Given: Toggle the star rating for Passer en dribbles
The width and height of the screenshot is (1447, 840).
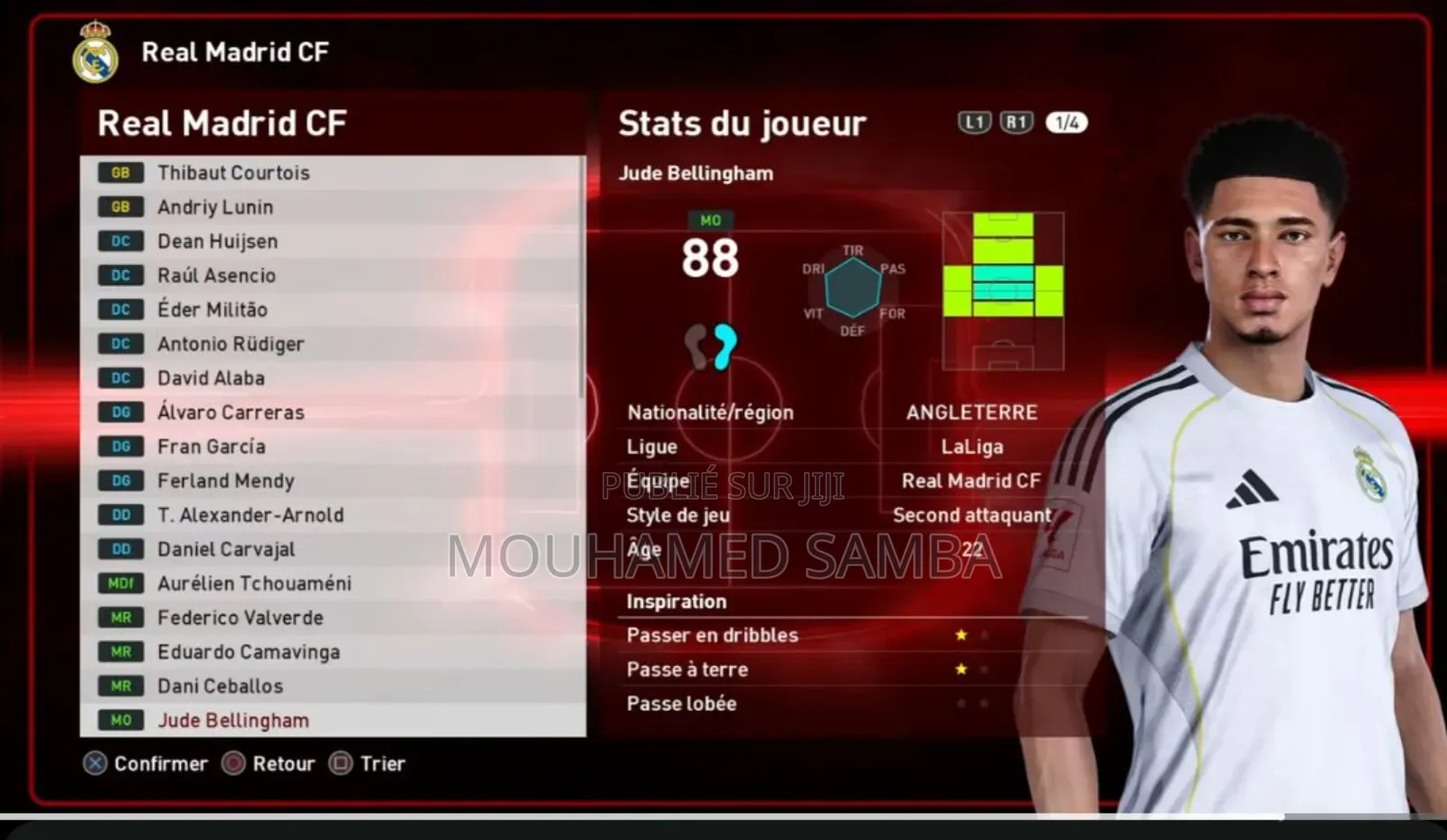Looking at the screenshot, I should point(960,635).
